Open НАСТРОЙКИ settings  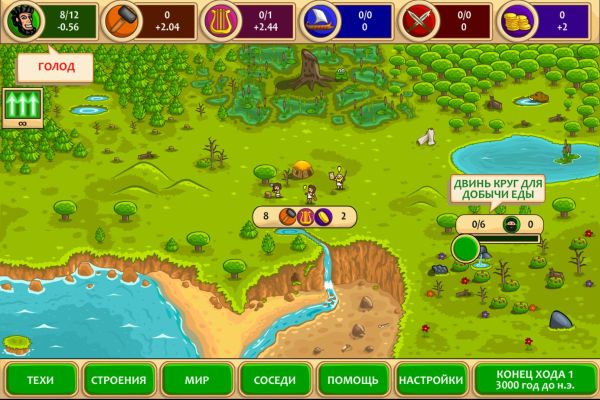point(431,380)
